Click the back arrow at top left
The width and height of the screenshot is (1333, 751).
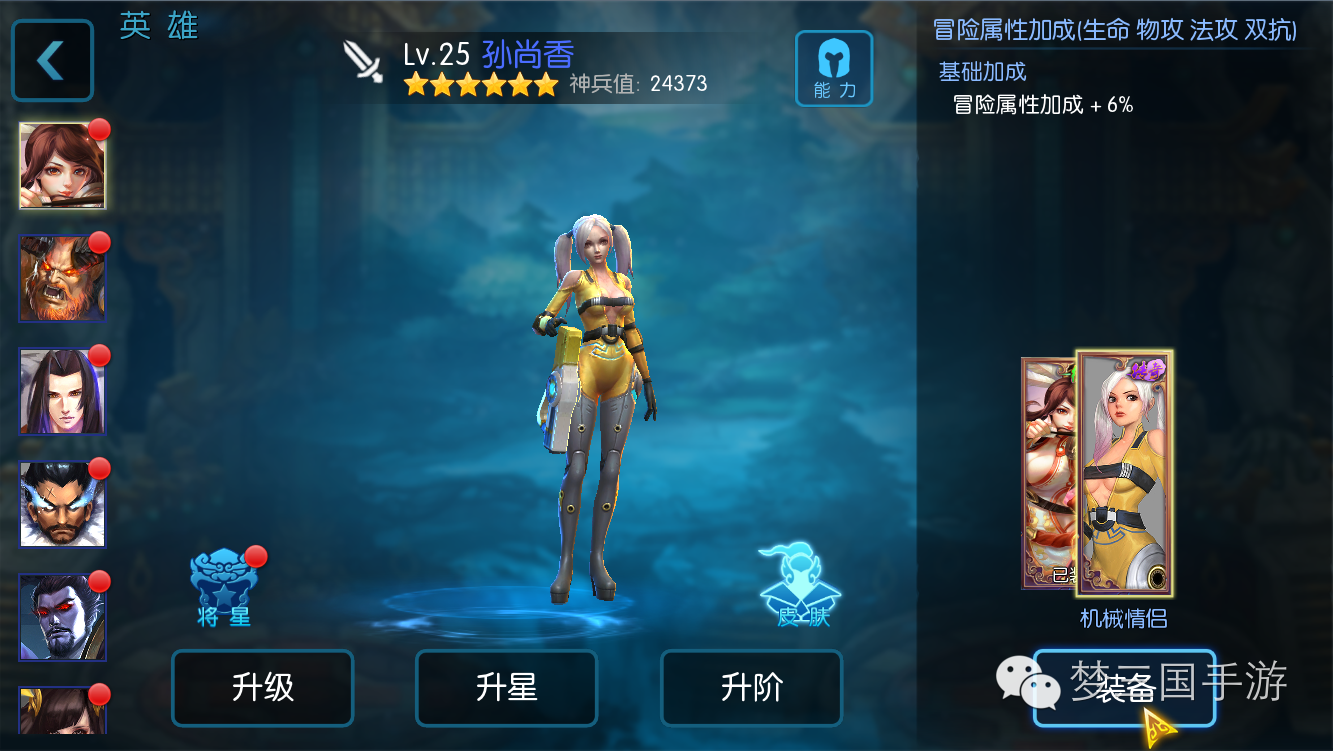(x=52, y=61)
